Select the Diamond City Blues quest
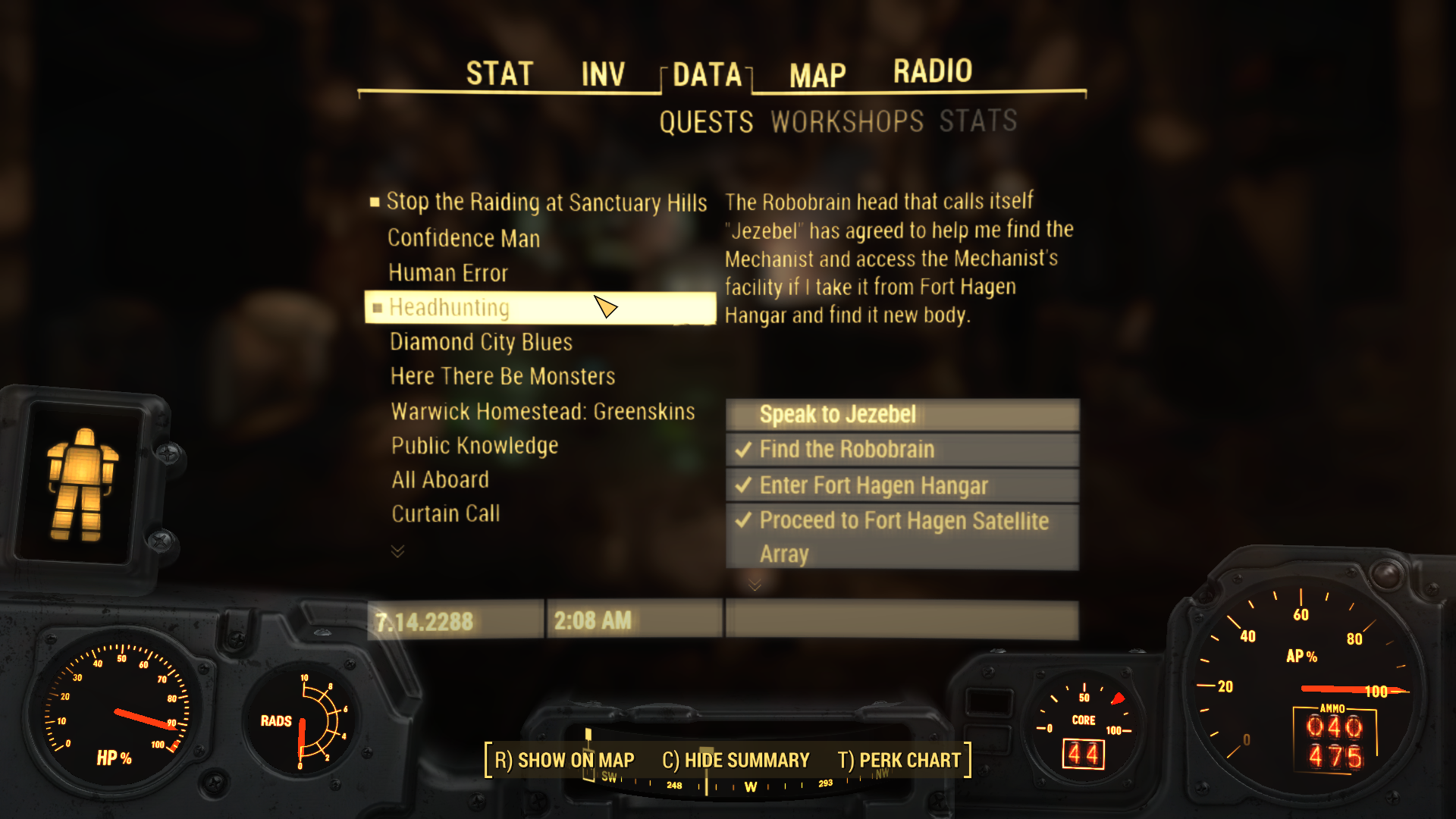This screenshot has height=819, width=1456. (x=481, y=342)
